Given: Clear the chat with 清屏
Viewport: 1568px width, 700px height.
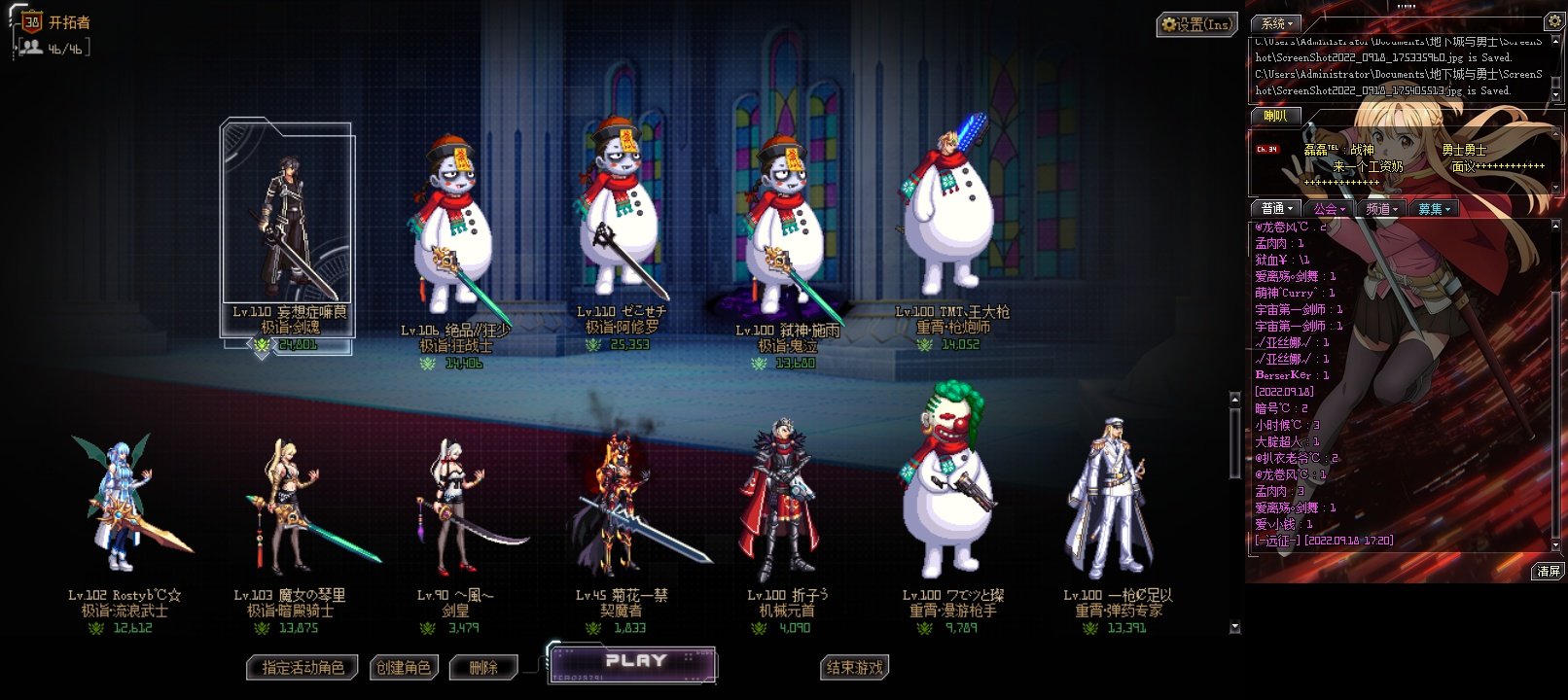Looking at the screenshot, I should [x=1549, y=572].
